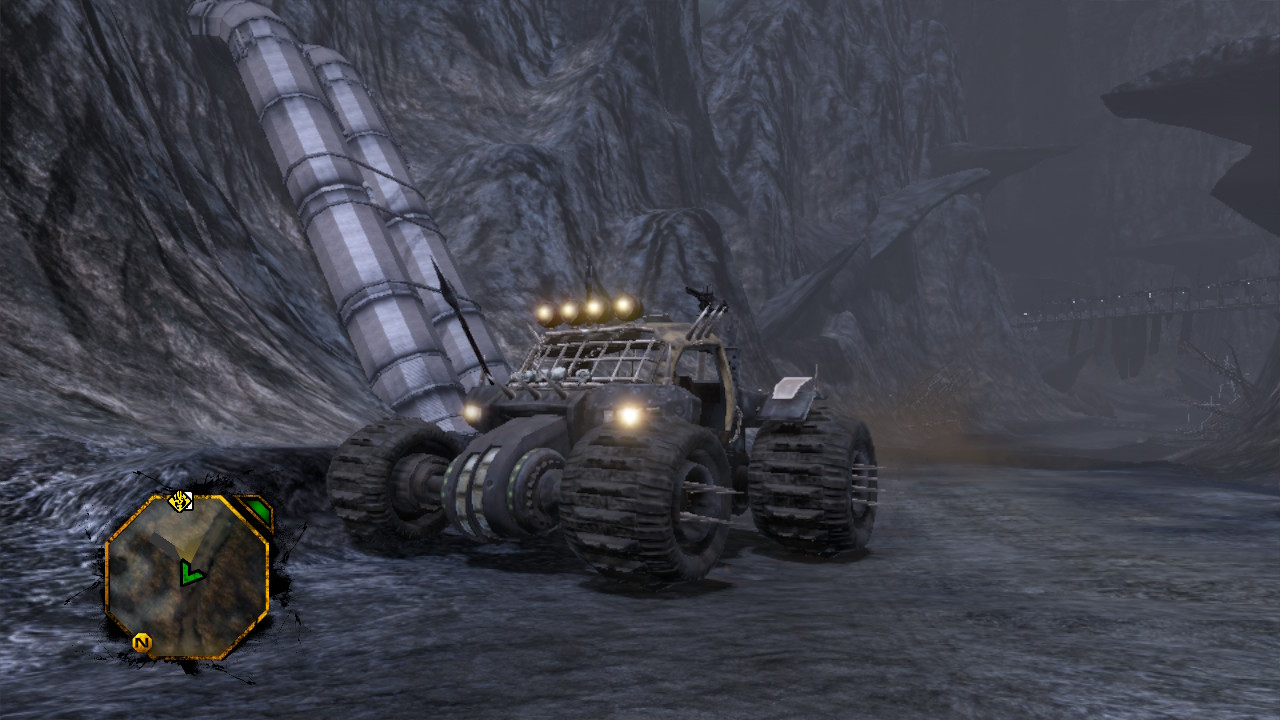Click the green corner indicator beside minimap
Image resolution: width=1280 pixels, height=720 pixels.
pos(258,512)
